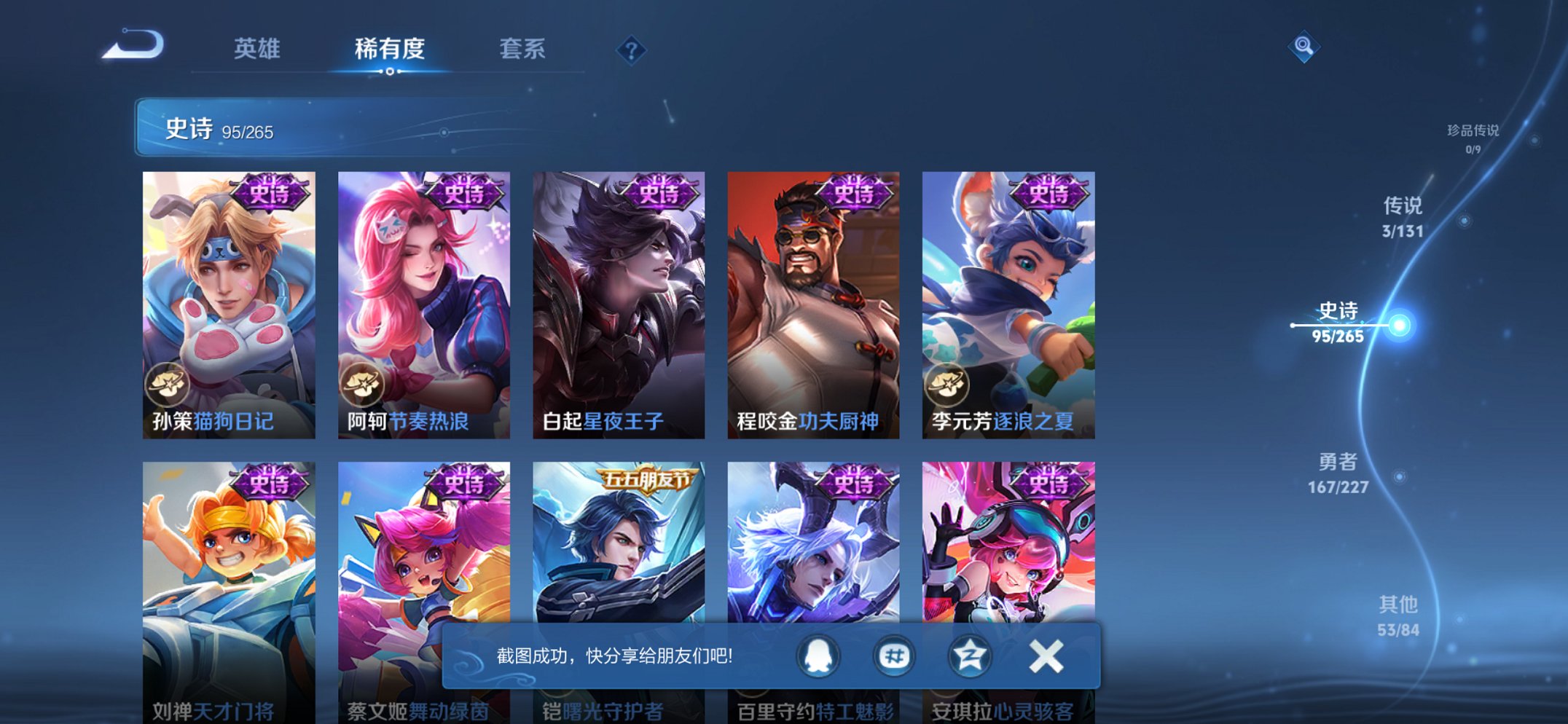Select the 稀有度 tab
This screenshot has width=1568, height=724.
coord(390,48)
